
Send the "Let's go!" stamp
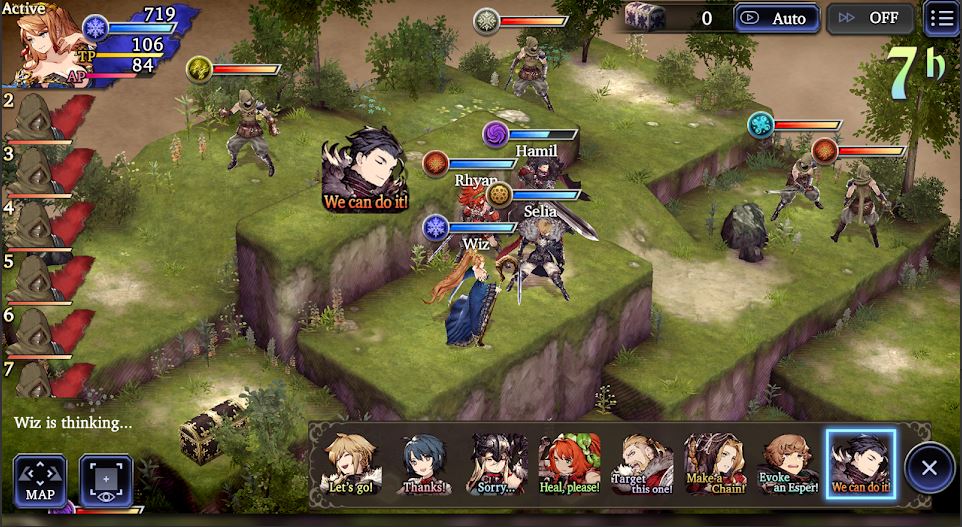click(x=351, y=465)
